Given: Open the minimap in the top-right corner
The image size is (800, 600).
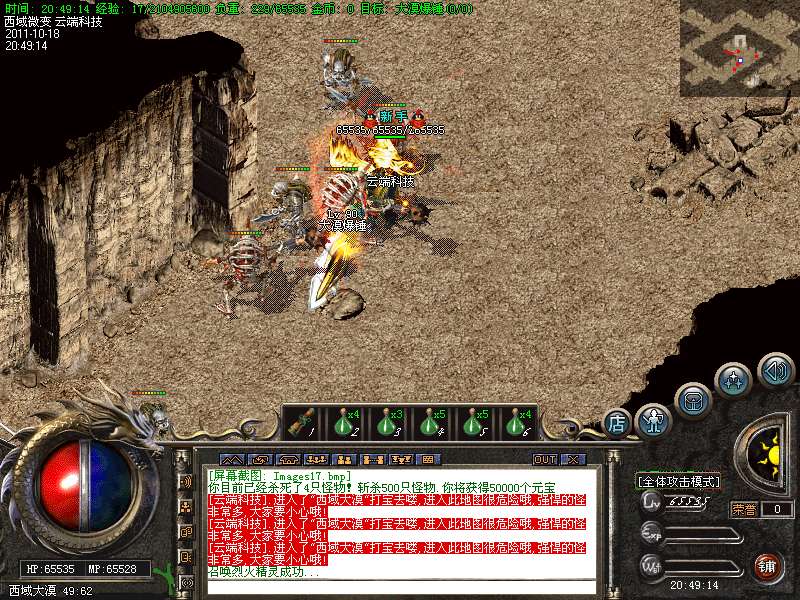Looking at the screenshot, I should coord(739,48).
